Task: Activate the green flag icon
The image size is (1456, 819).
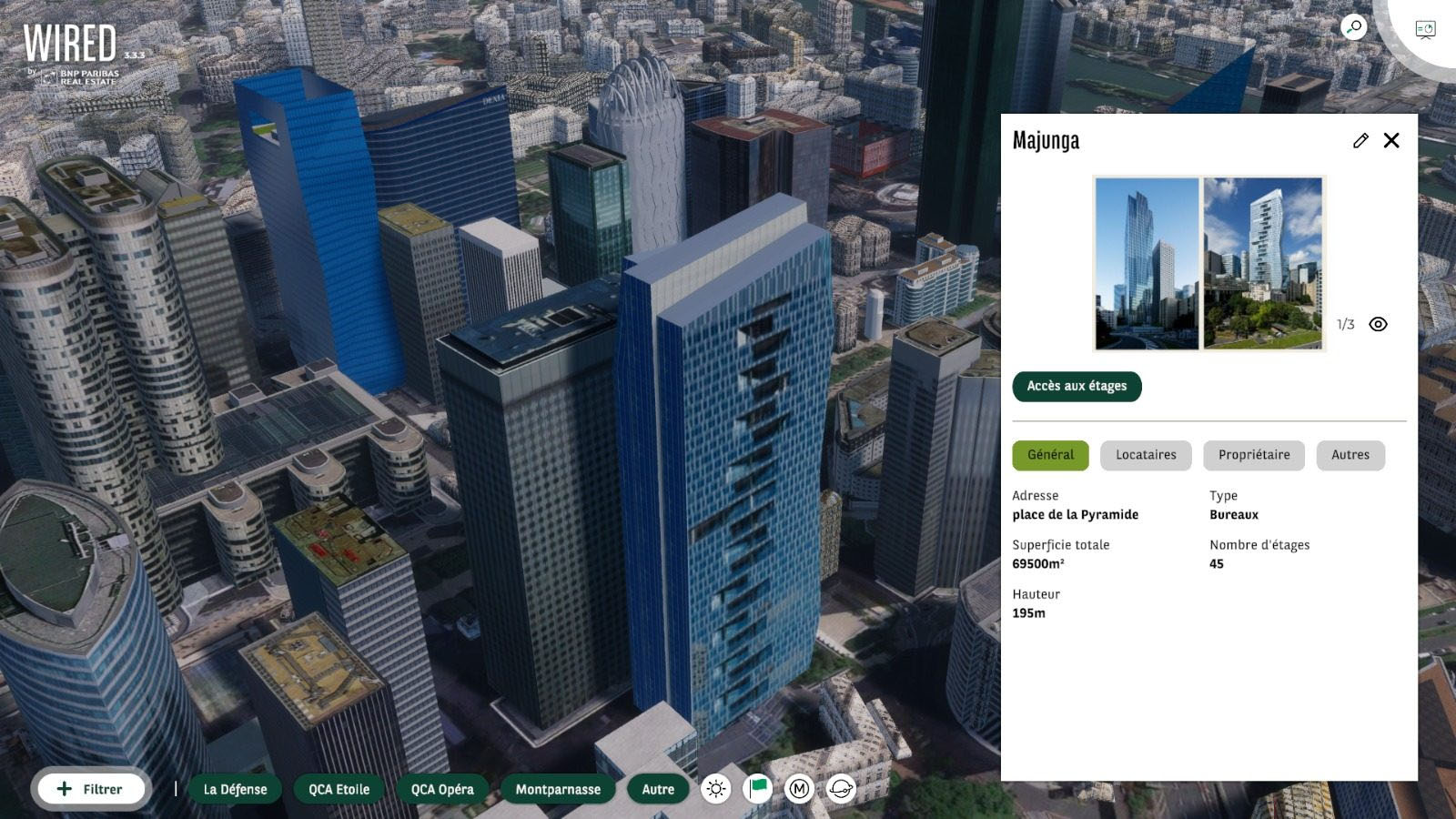Action: click(x=758, y=788)
